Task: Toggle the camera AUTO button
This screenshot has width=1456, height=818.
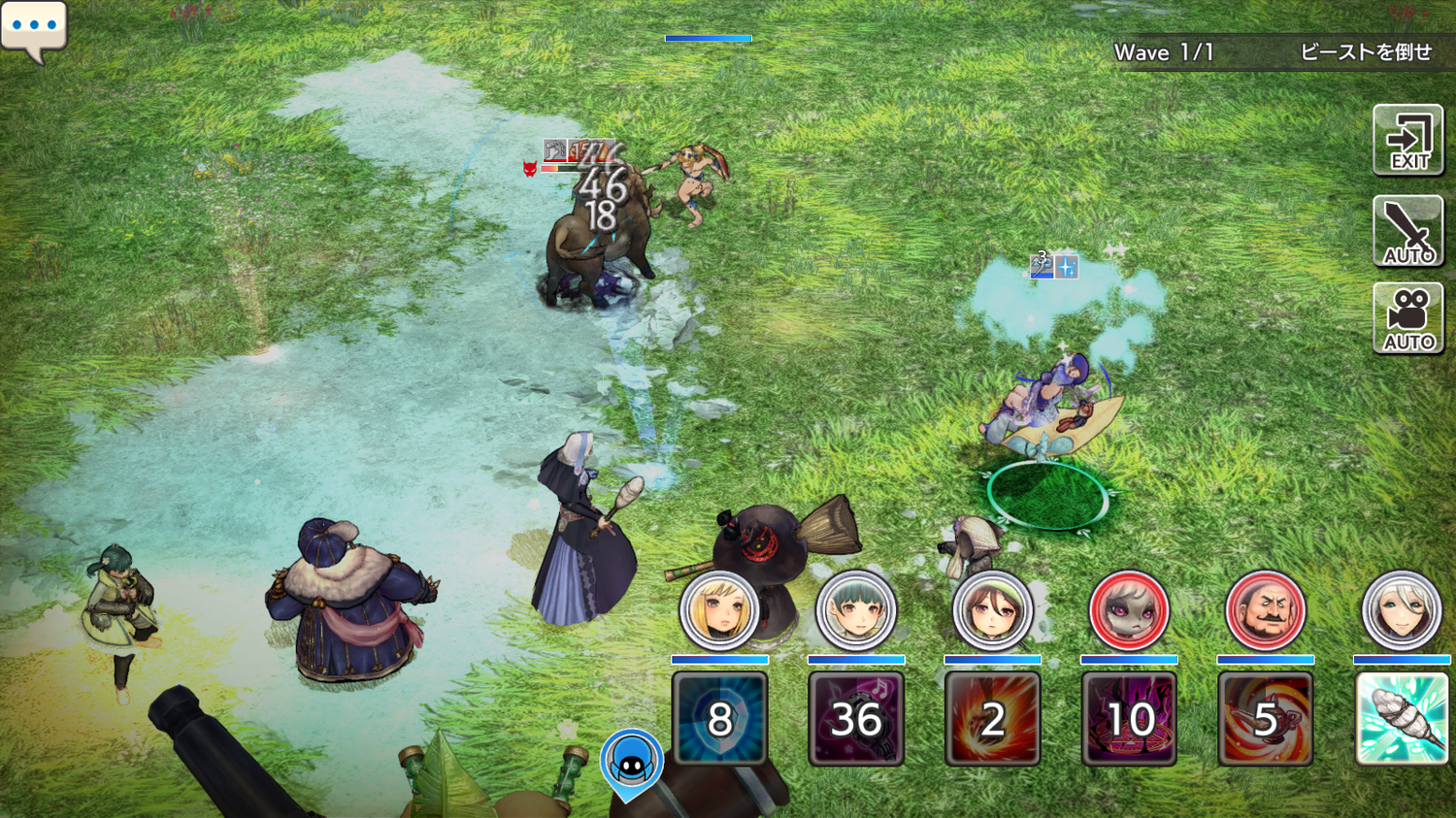Action: coord(1407,318)
